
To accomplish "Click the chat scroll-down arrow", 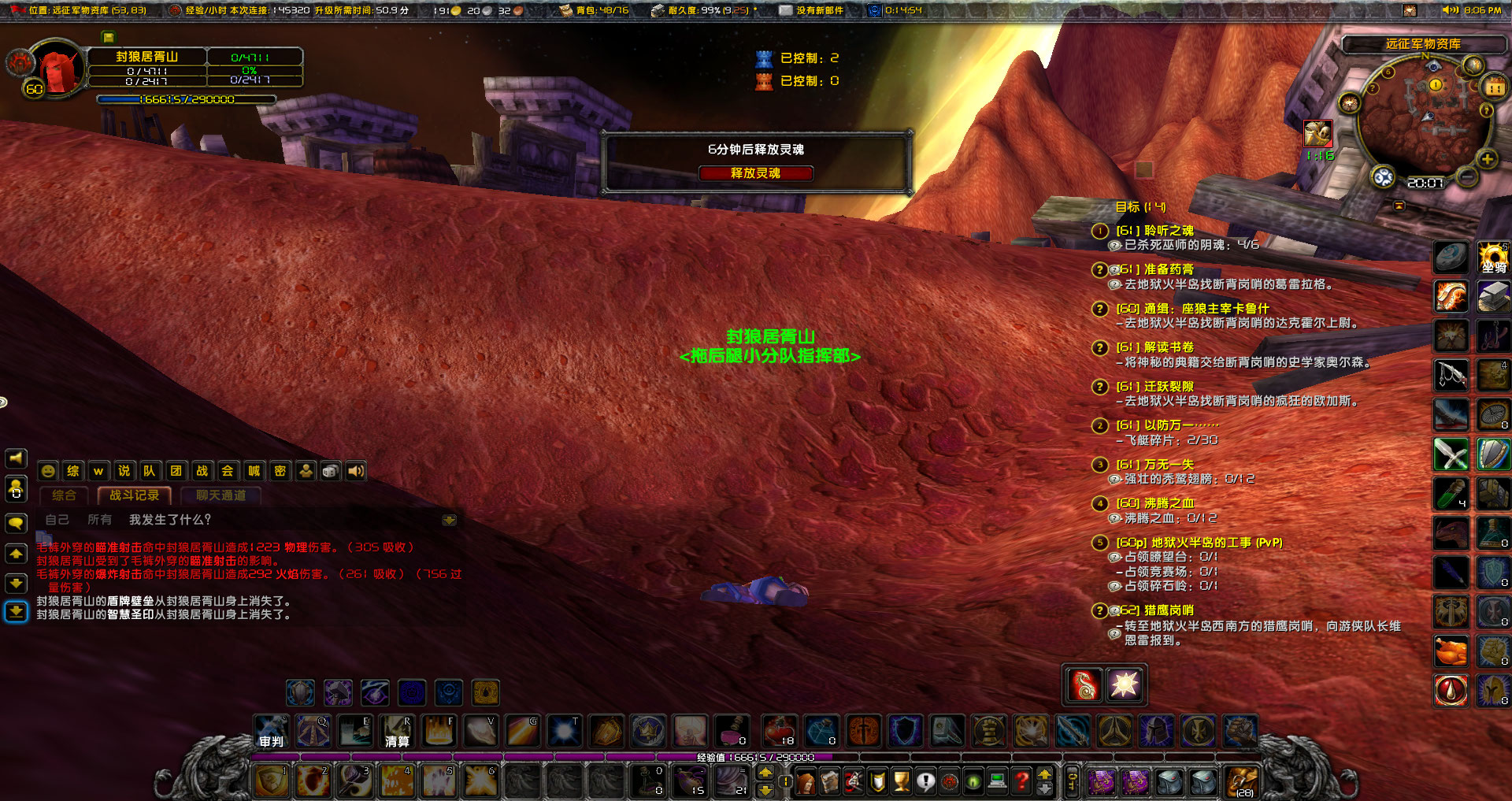I will (x=14, y=584).
